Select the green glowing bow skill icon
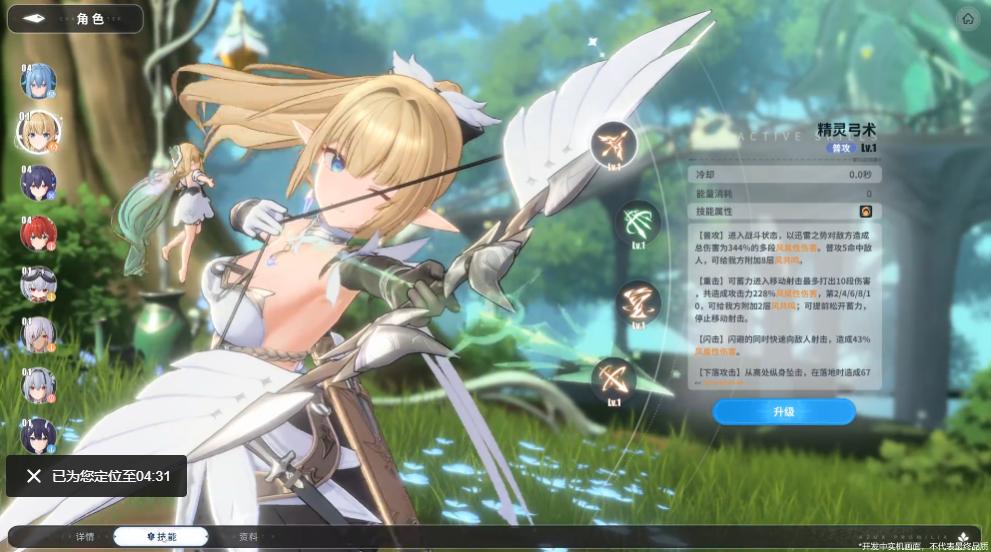Screen dimensions: 991x552 [637, 222]
